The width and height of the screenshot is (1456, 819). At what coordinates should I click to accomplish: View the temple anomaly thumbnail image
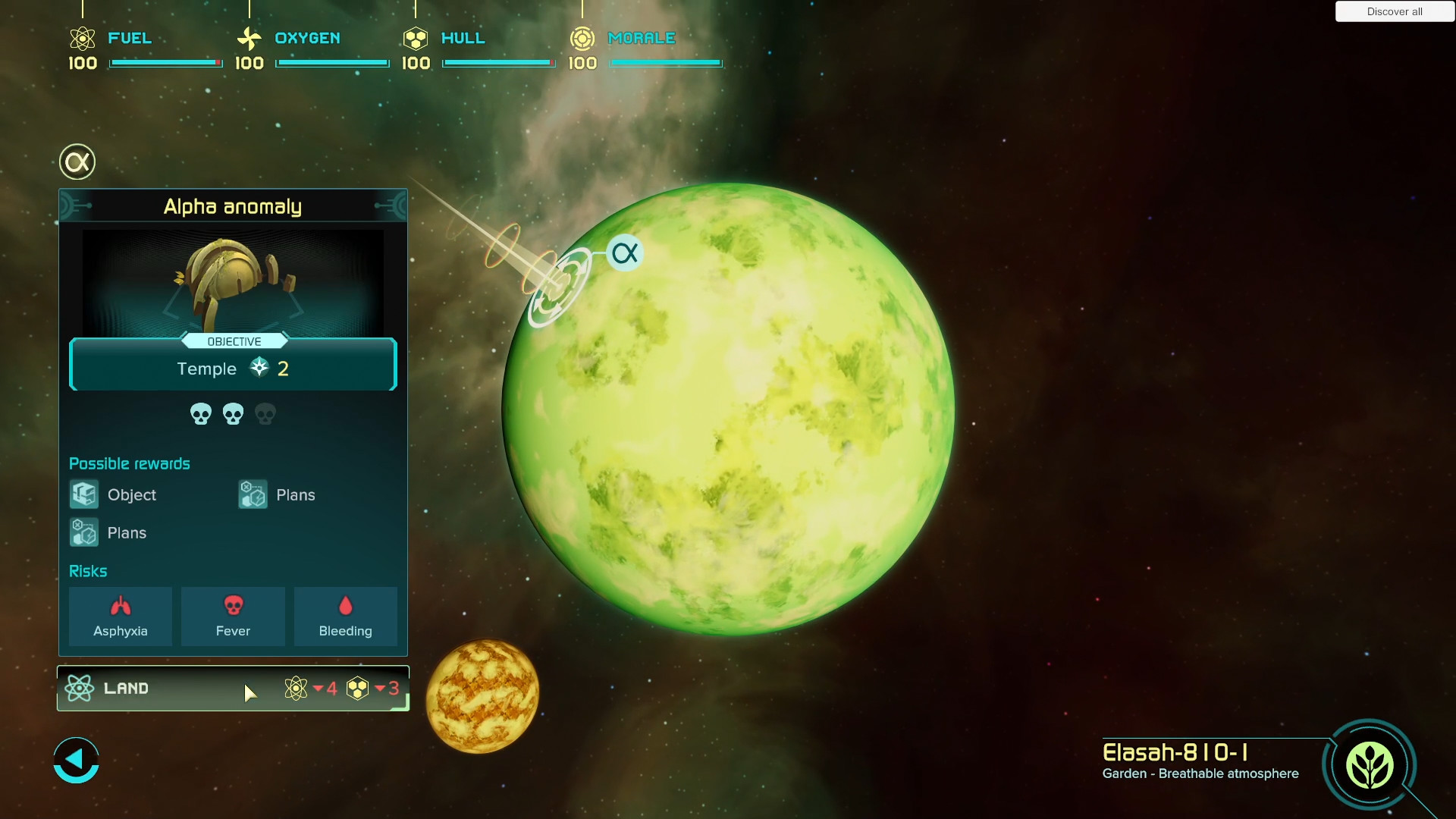(x=233, y=282)
